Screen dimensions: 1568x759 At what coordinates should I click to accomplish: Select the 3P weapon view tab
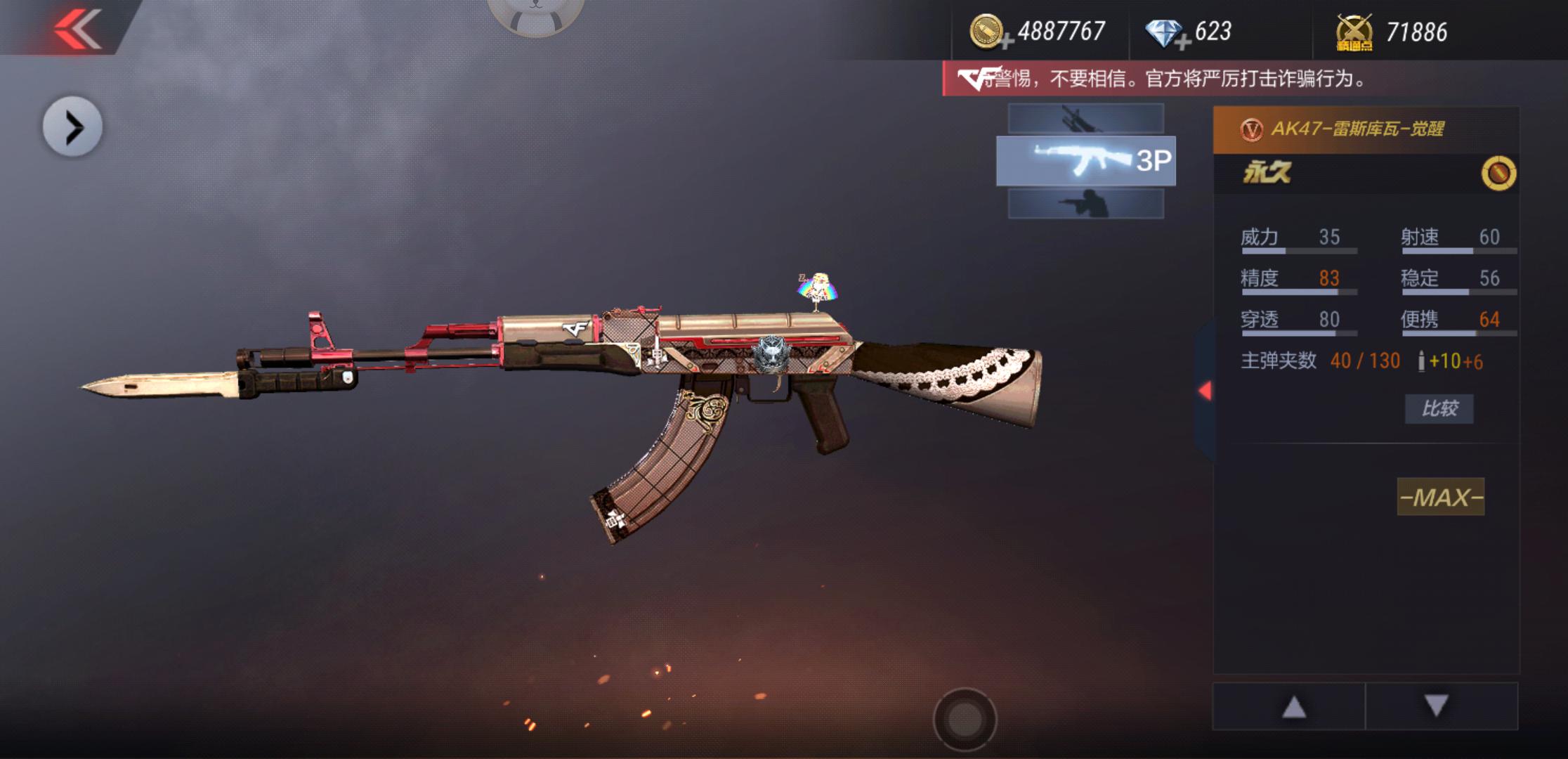[x=1085, y=161]
